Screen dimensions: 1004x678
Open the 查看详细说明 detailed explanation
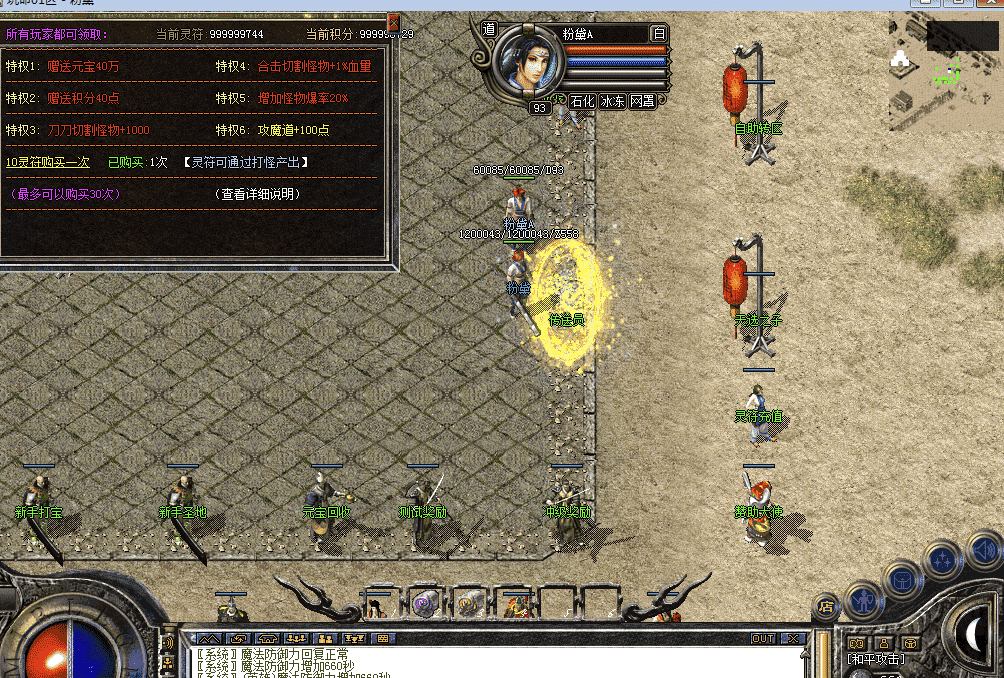click(258, 194)
